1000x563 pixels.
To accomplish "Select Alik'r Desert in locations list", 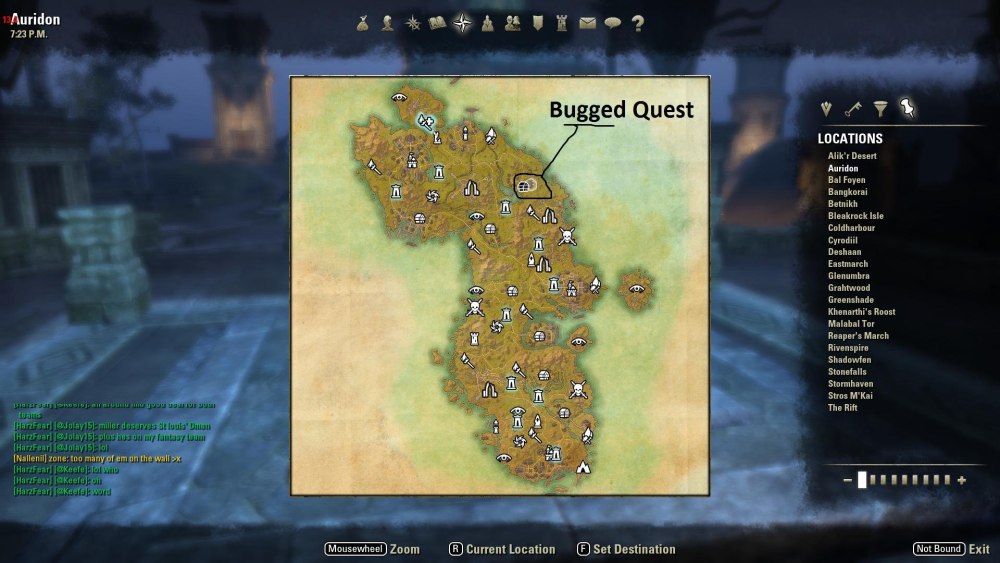I will (851, 156).
